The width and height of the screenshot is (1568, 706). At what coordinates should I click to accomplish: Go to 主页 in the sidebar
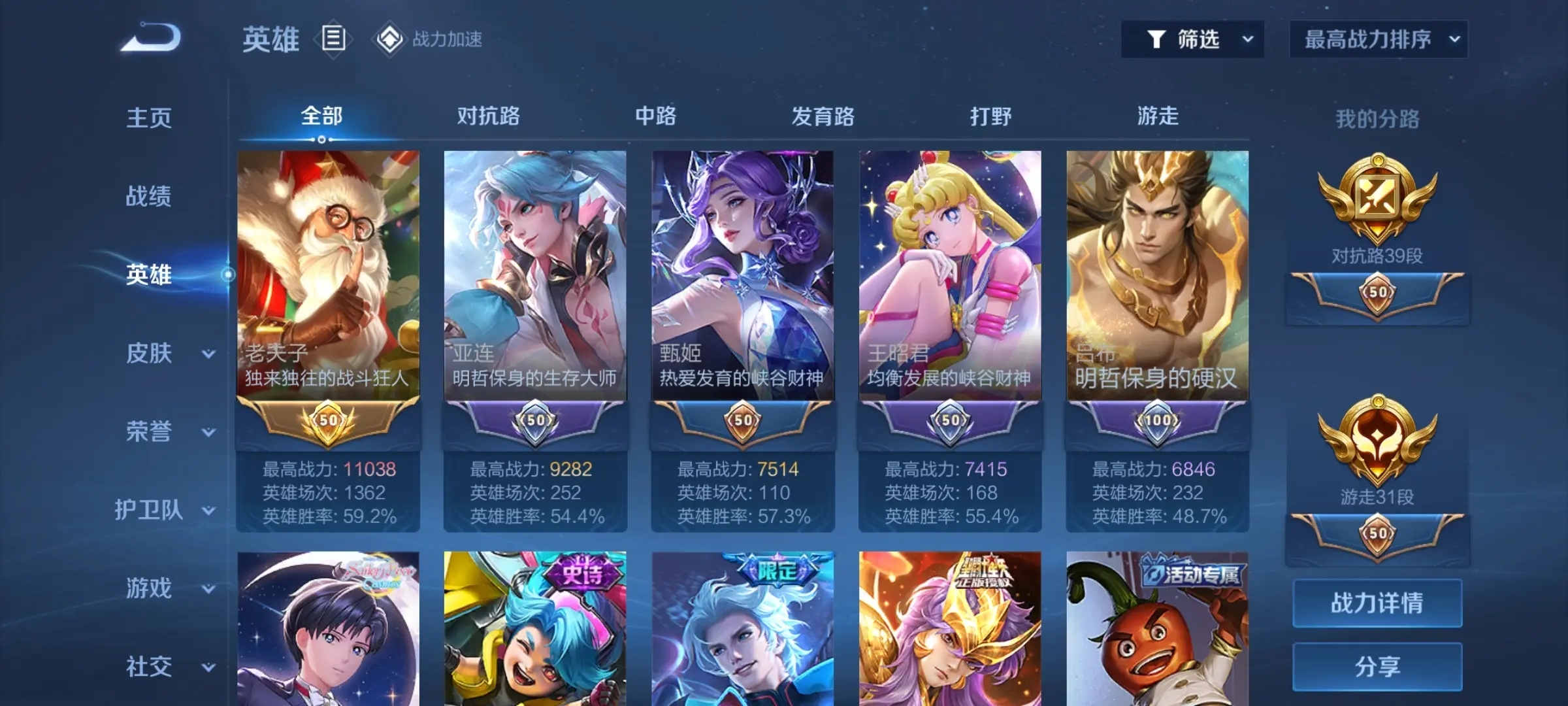(149, 118)
